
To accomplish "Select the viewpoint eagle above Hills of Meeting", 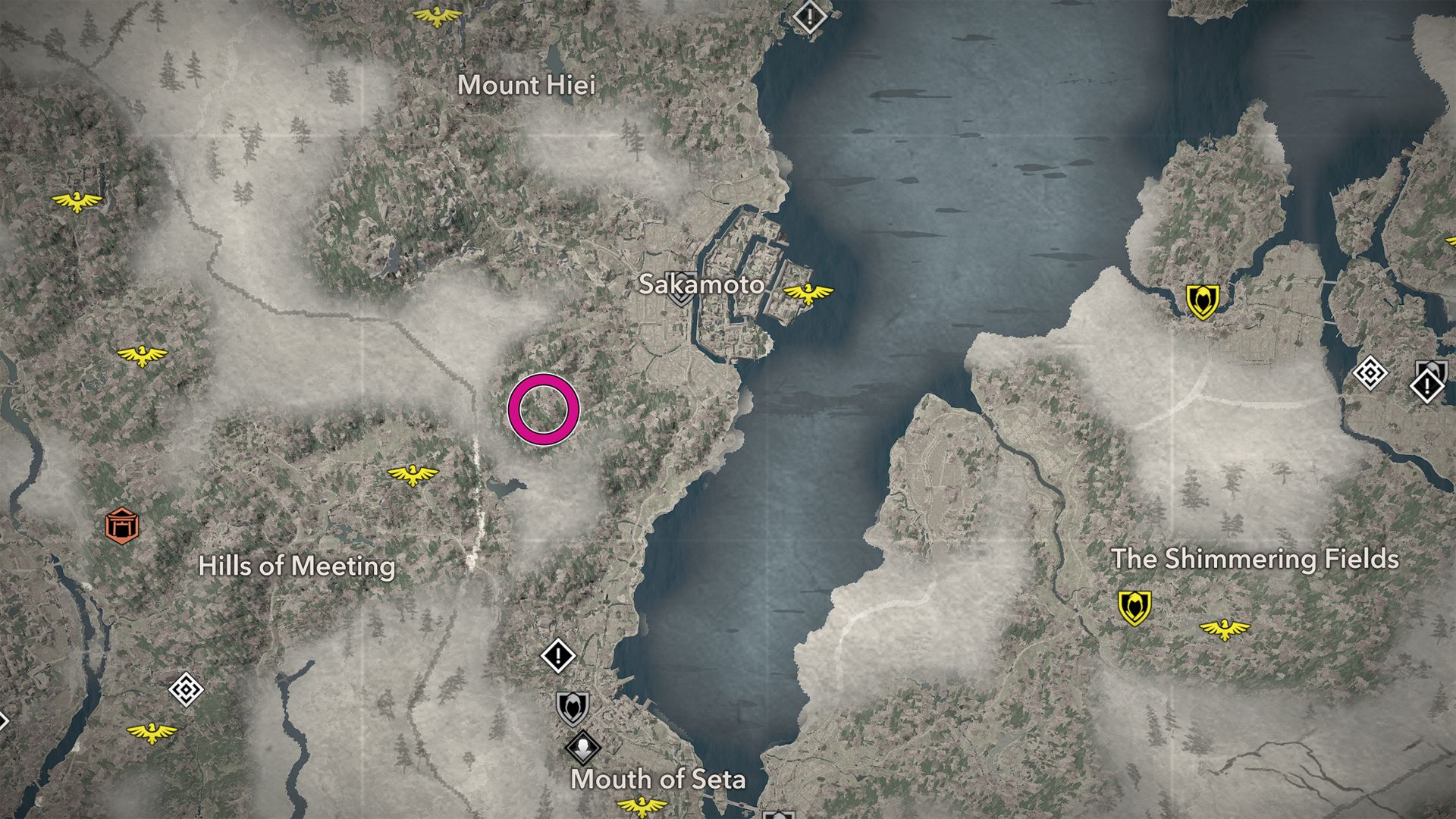I will pyautogui.click(x=413, y=475).
